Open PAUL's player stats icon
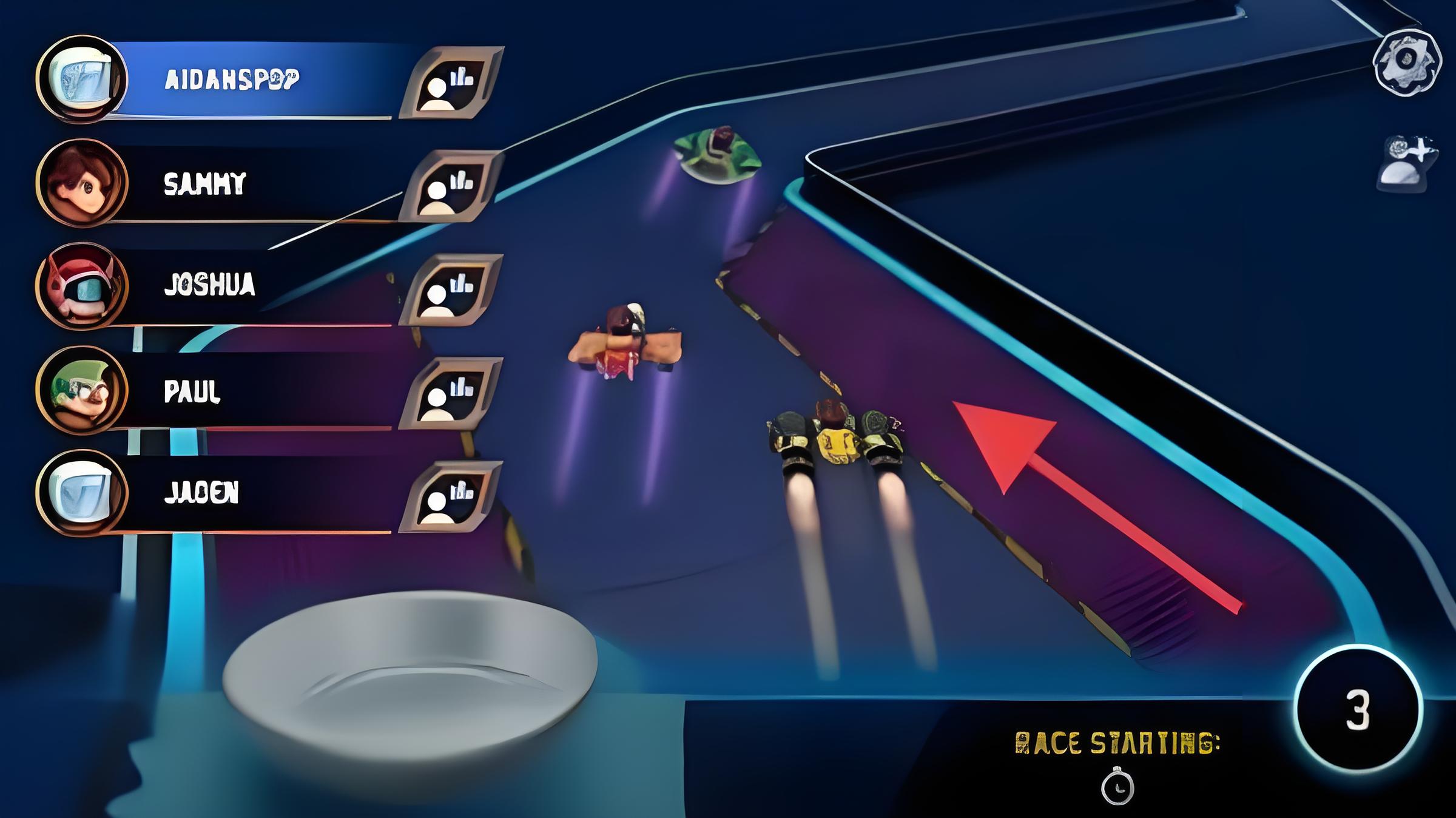Screen dimensions: 1456x818 [x=451, y=393]
